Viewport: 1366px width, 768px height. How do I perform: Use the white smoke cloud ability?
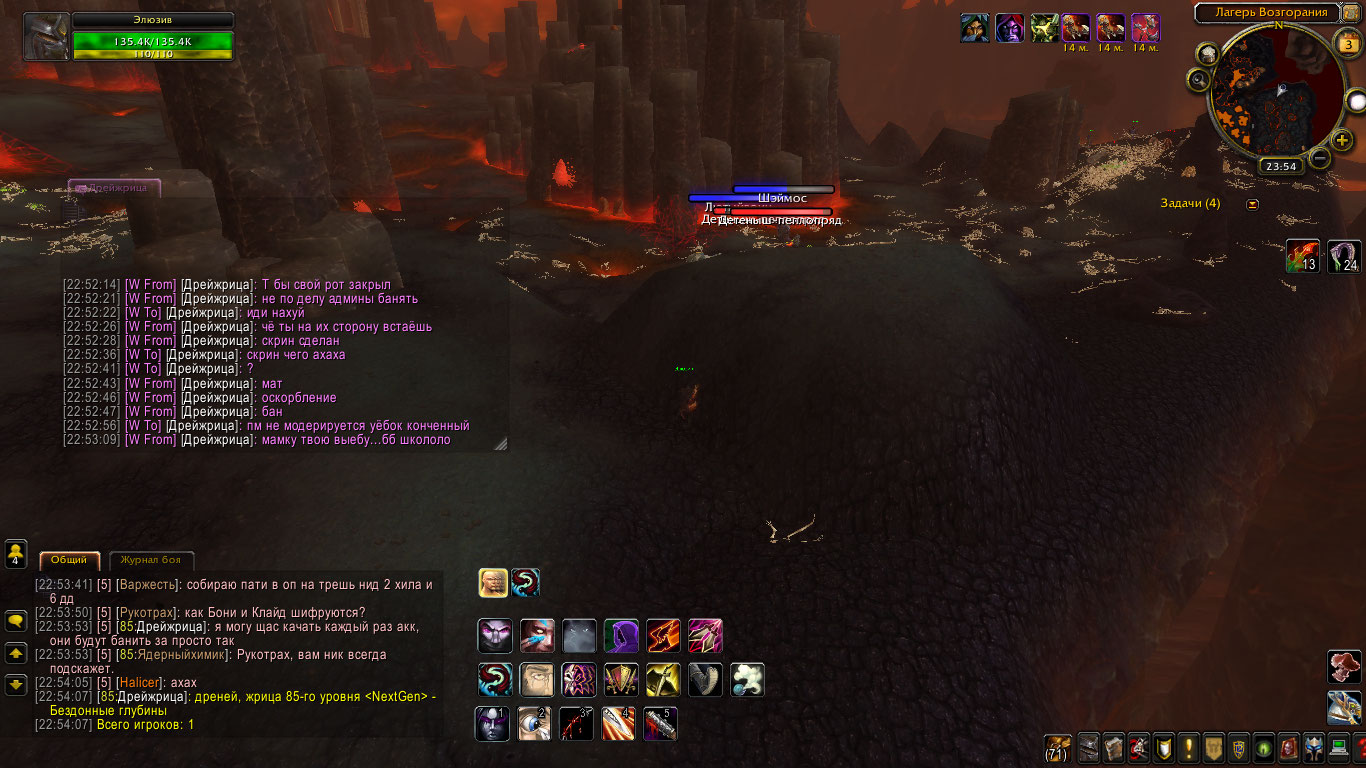click(x=747, y=680)
